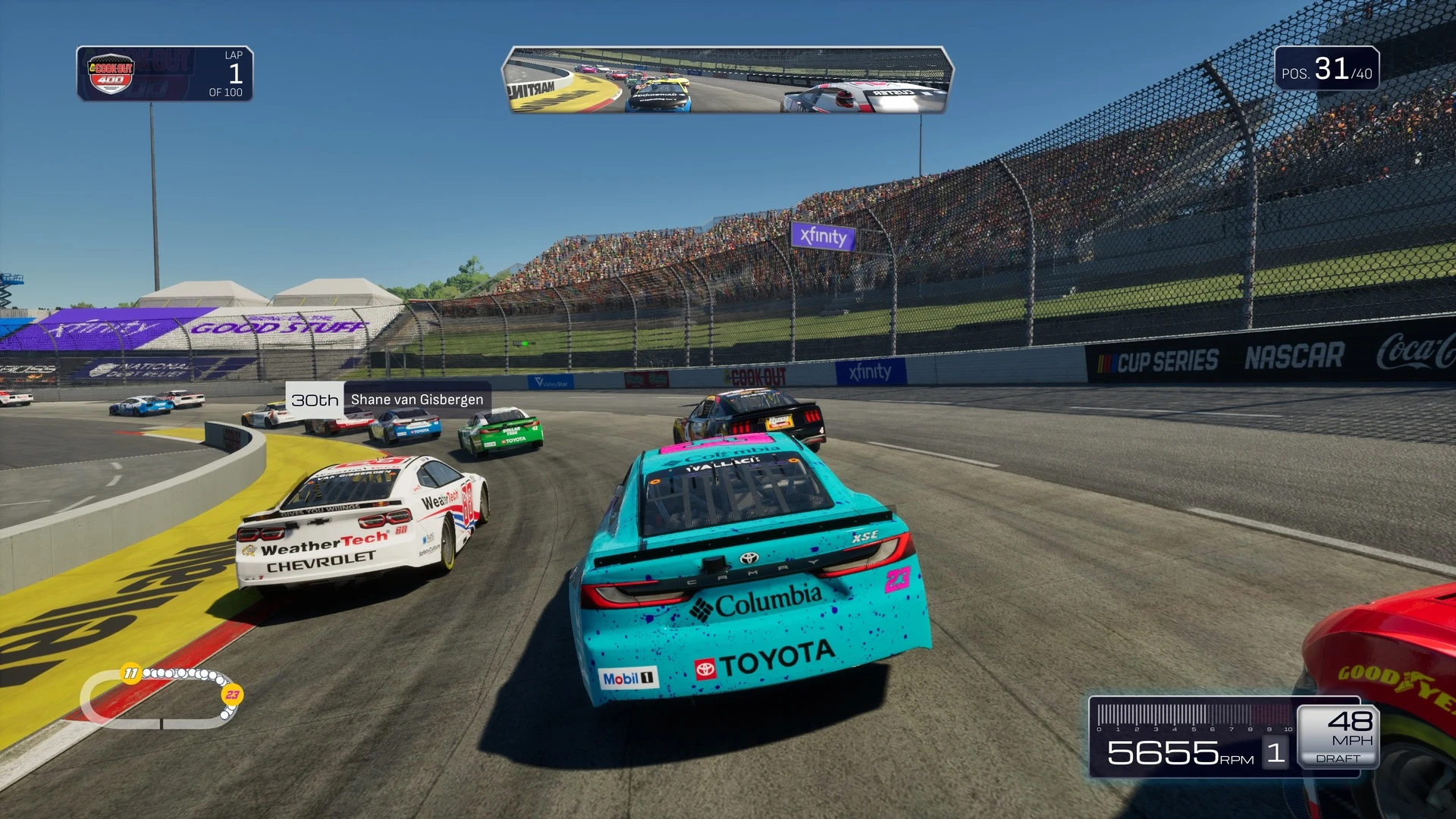Screen dimensions: 1456x819
Task: Select the number 11 marker on the minimap
Action: pos(131,673)
